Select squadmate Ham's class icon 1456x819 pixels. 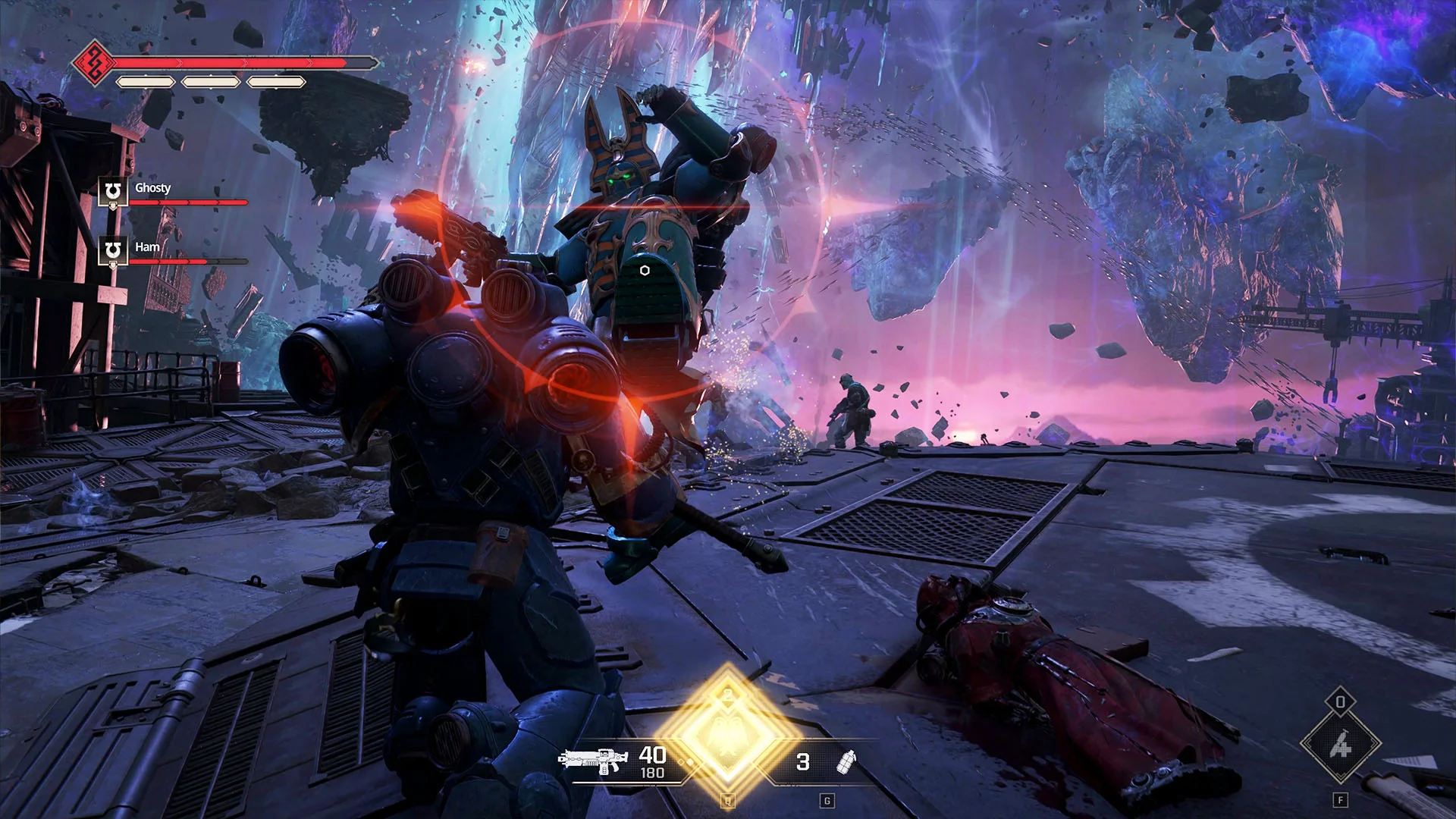pos(113,250)
